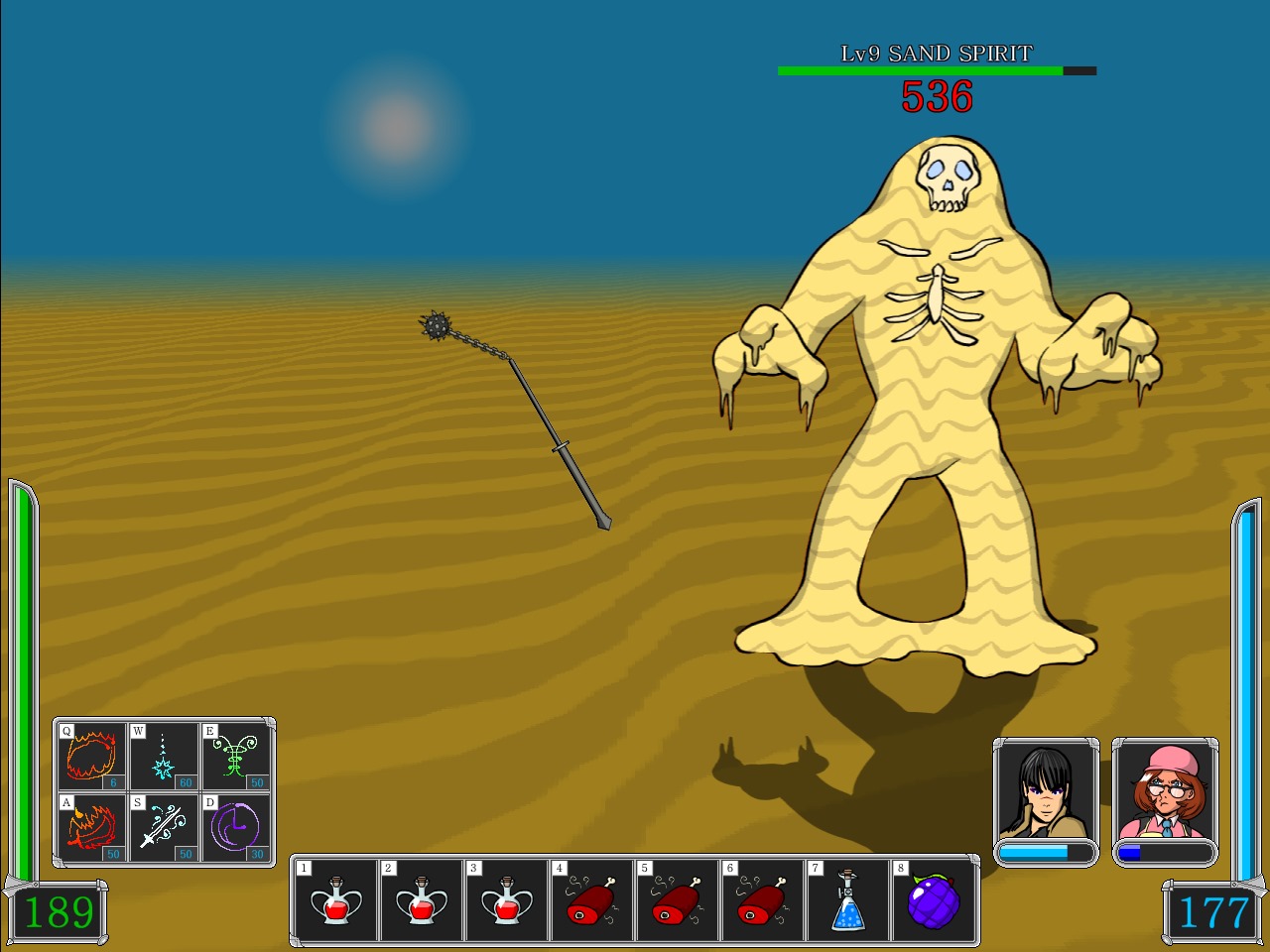Image resolution: width=1270 pixels, height=952 pixels.
Task: Use the potion in slot 3
Action: [x=507, y=900]
